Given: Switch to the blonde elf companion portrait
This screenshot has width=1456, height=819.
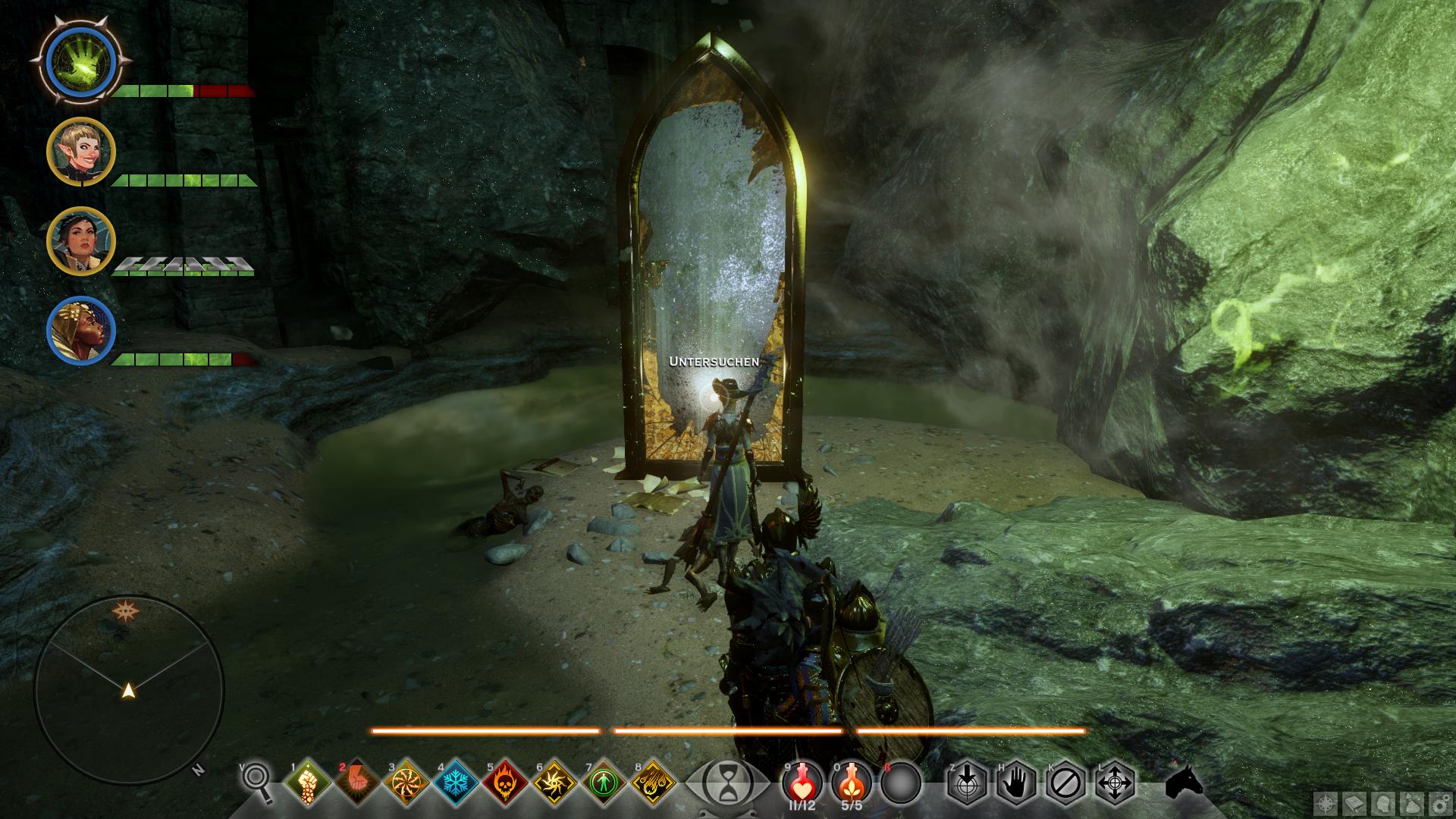Looking at the screenshot, I should (80, 152).
